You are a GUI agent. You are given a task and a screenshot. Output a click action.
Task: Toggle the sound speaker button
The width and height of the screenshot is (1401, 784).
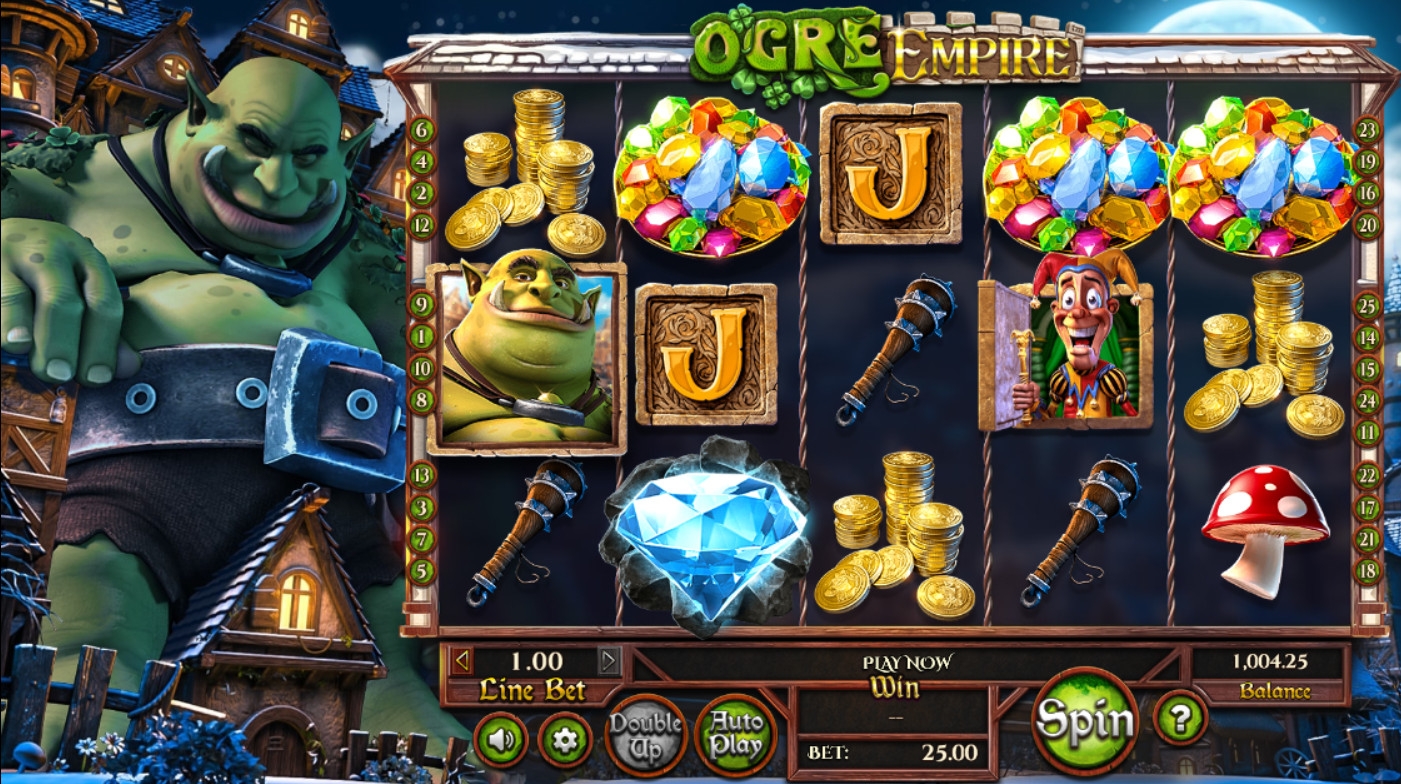click(x=500, y=740)
